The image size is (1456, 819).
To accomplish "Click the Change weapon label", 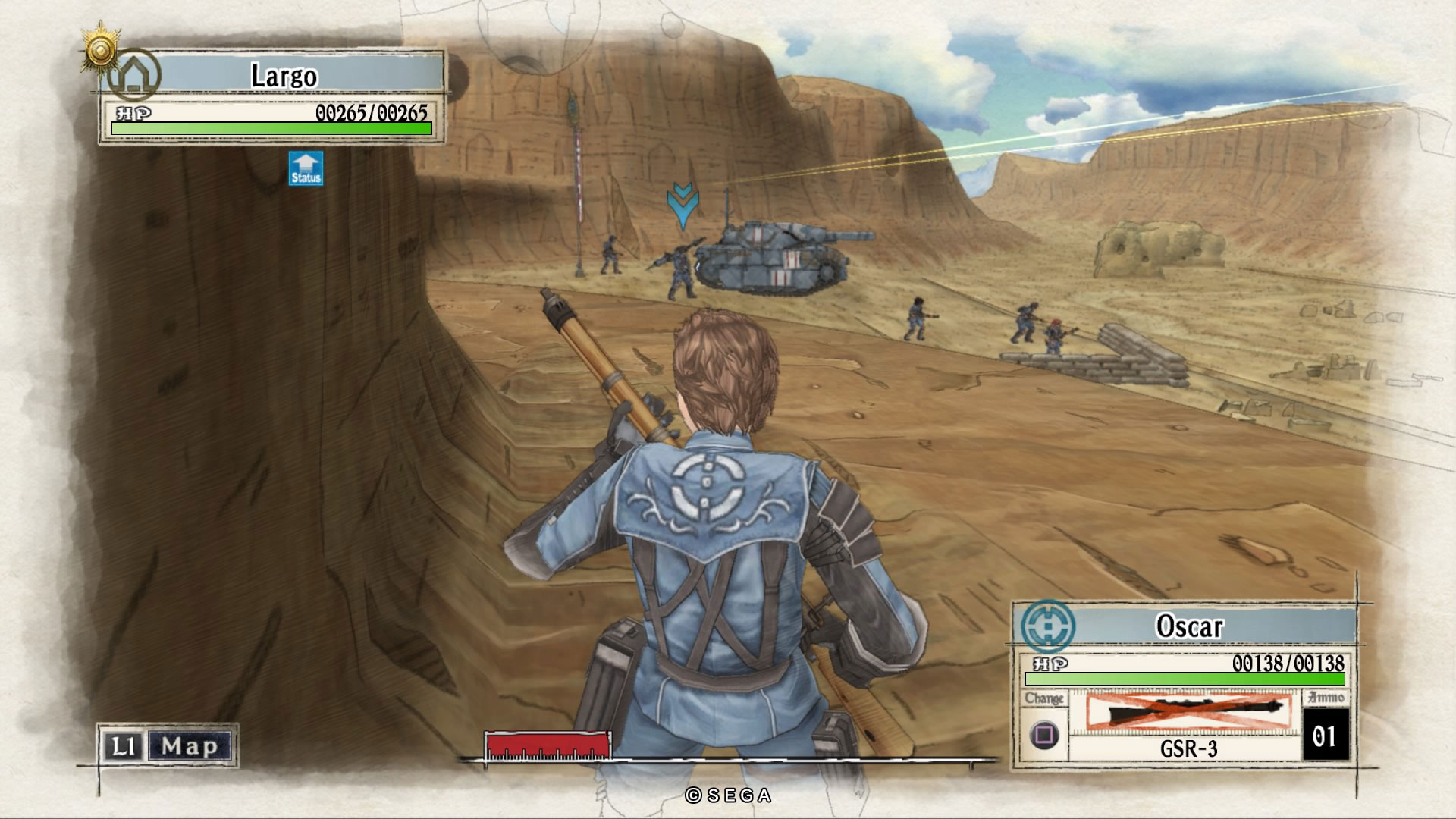I will pos(1043,698).
